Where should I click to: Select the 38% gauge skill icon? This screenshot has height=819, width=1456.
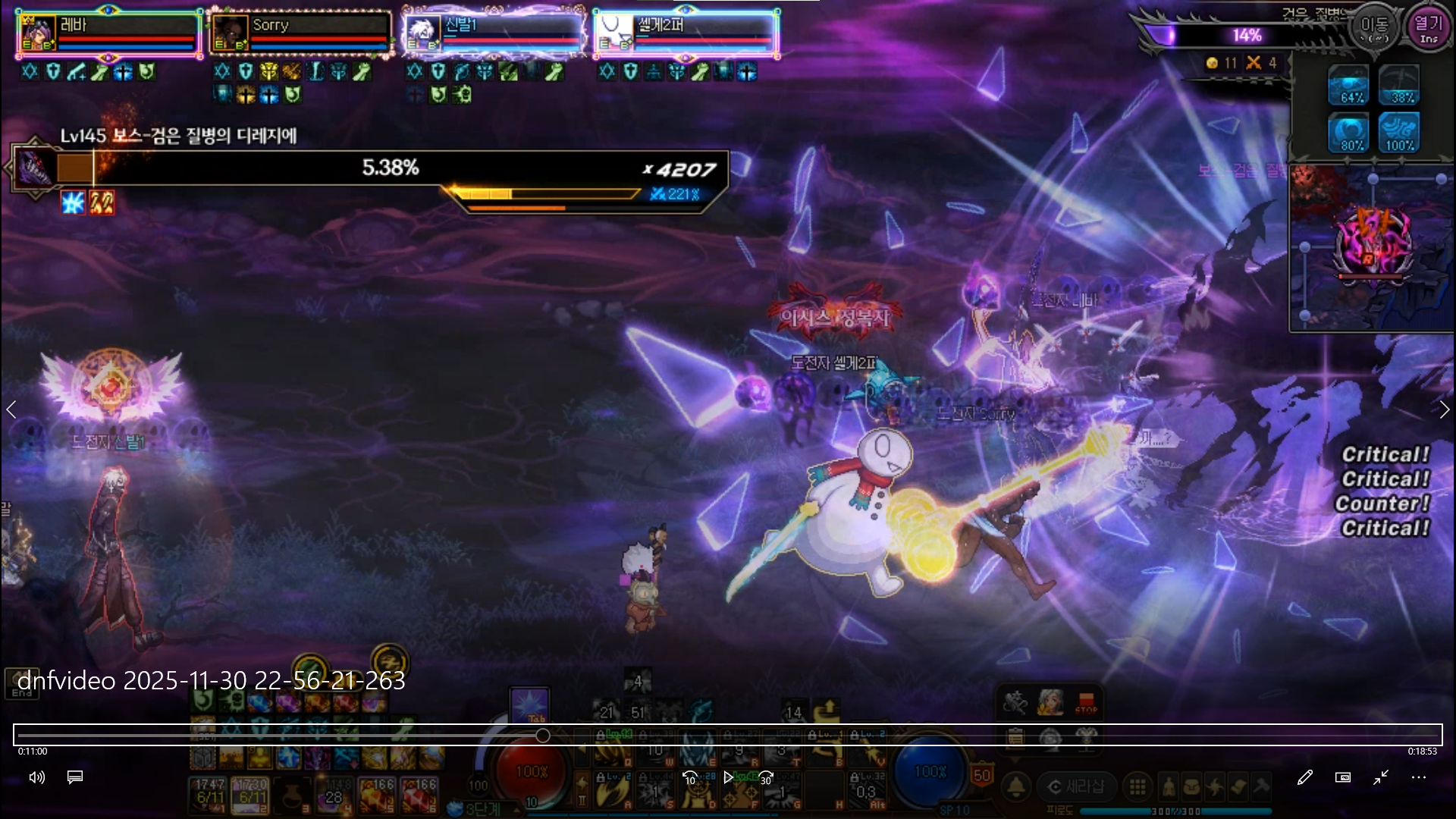pos(1399,85)
